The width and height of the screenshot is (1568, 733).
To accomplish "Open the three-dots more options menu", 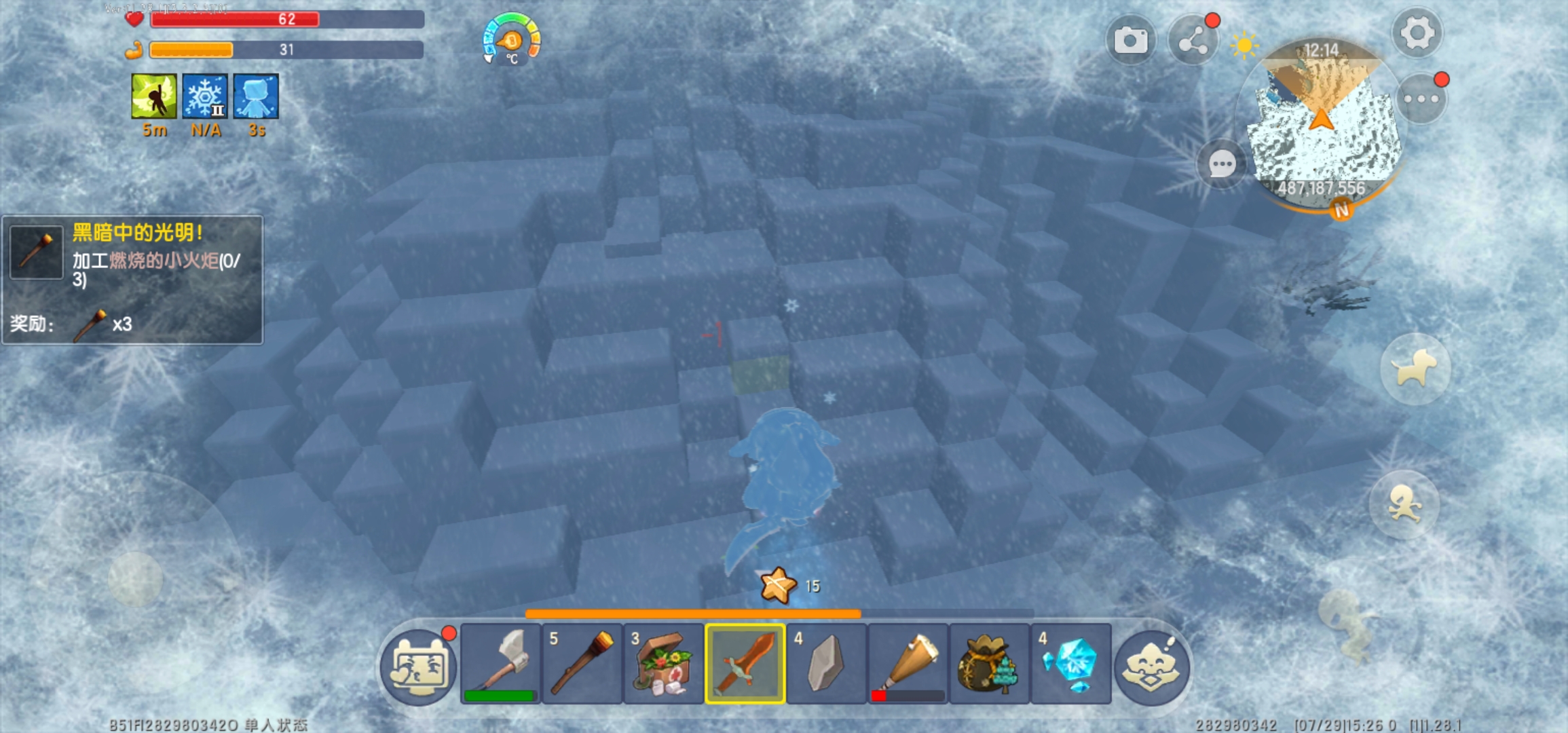I will coord(1421,99).
